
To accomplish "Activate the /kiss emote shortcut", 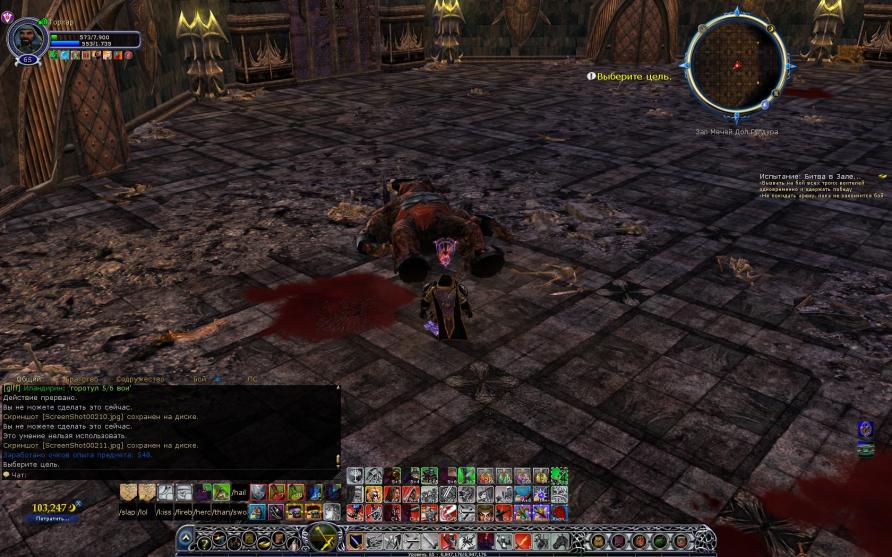I will 164,512.
